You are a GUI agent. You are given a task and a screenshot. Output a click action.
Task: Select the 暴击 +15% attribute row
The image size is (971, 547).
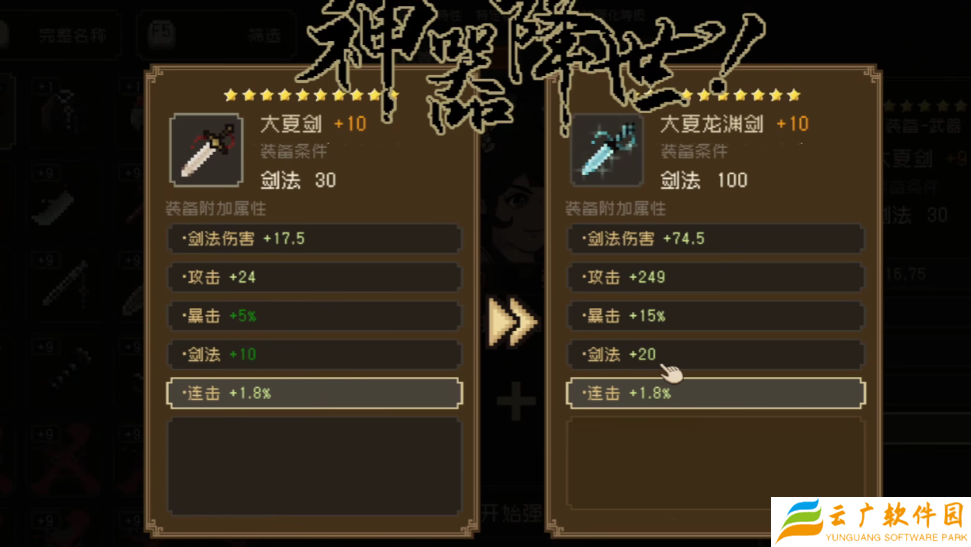coord(714,316)
